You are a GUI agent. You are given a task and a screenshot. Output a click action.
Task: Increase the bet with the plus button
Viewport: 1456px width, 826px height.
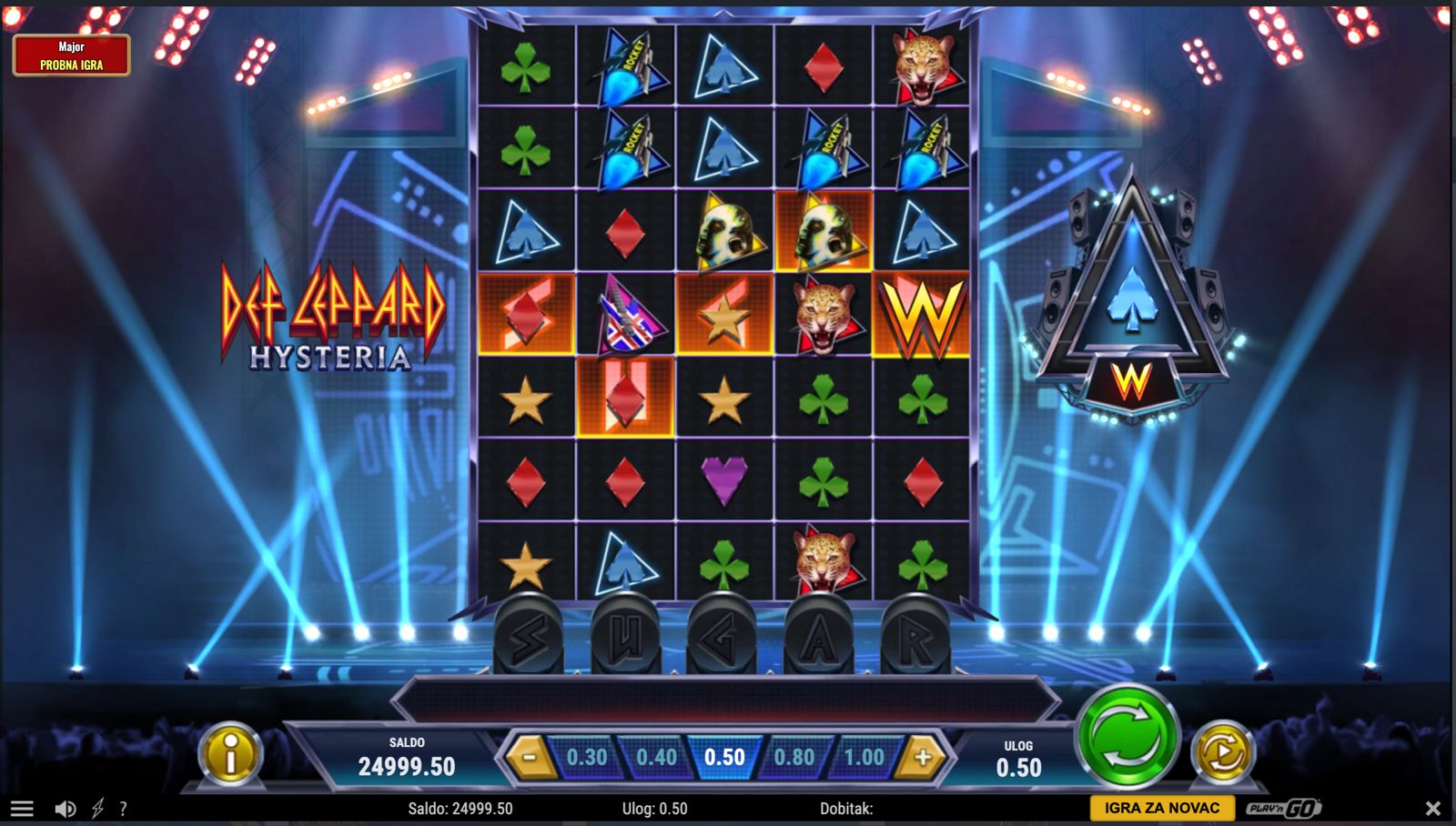[x=923, y=757]
